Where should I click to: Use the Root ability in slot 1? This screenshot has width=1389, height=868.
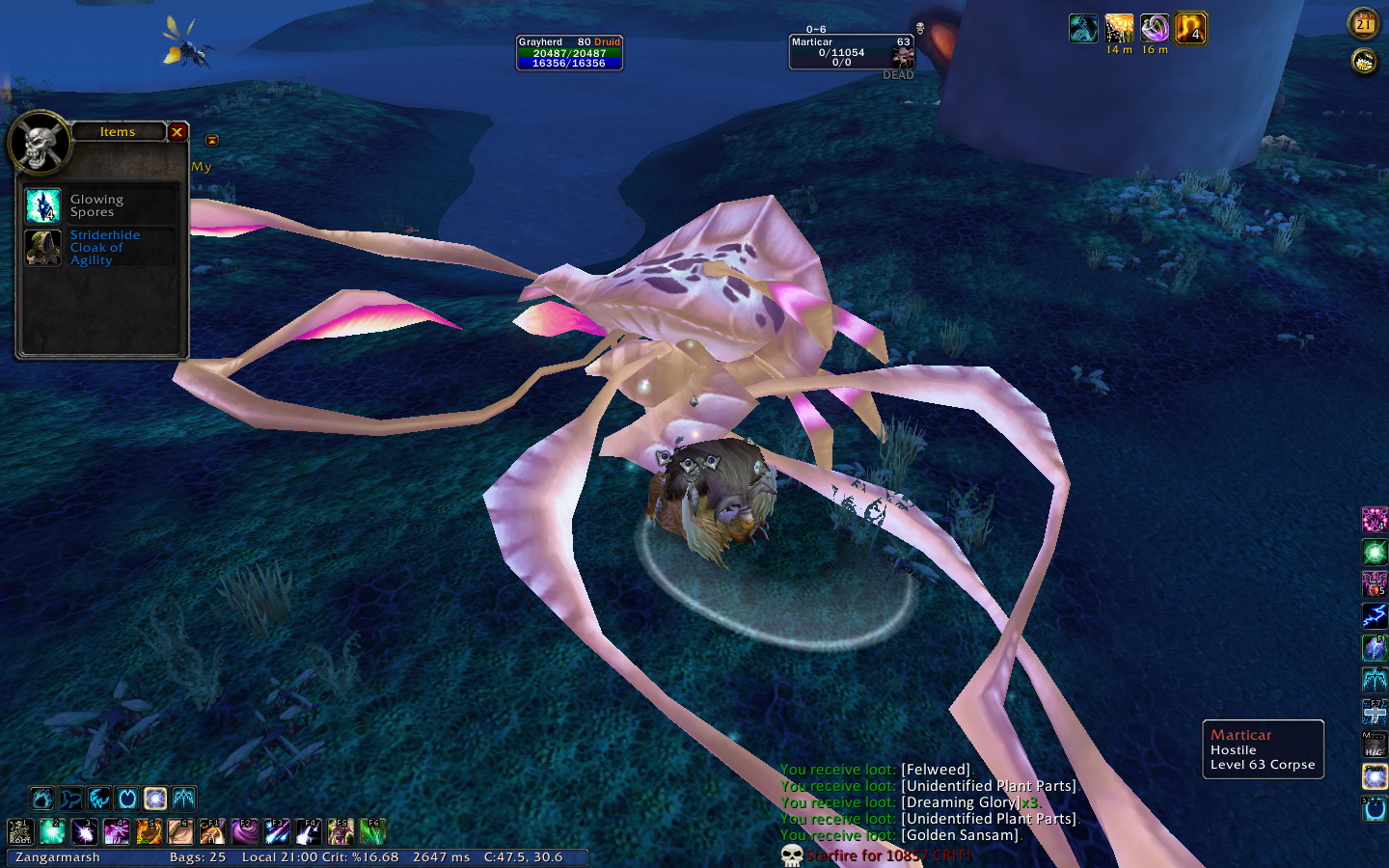point(20,831)
